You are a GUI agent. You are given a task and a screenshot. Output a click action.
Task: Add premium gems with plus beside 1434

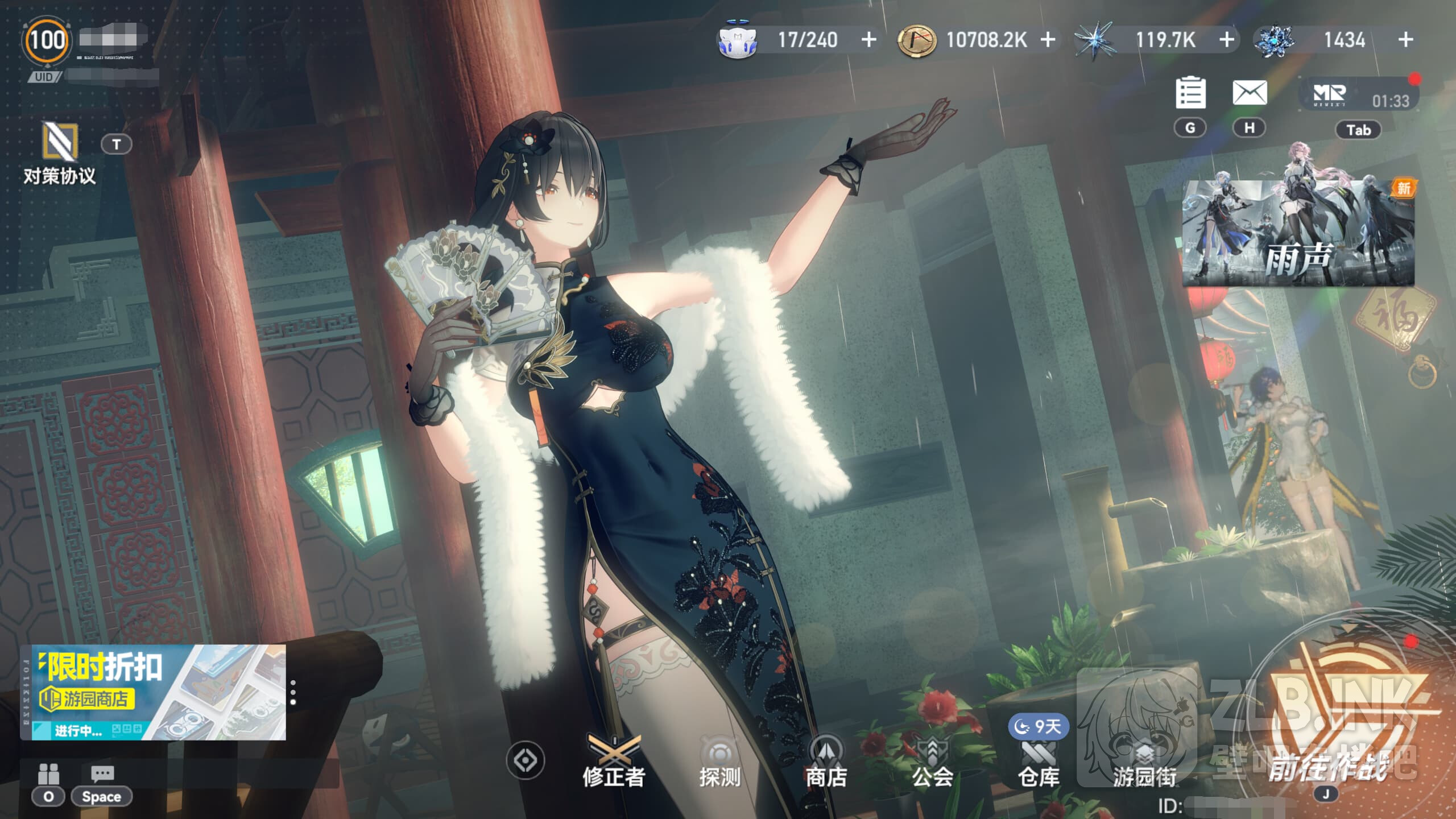1405,40
